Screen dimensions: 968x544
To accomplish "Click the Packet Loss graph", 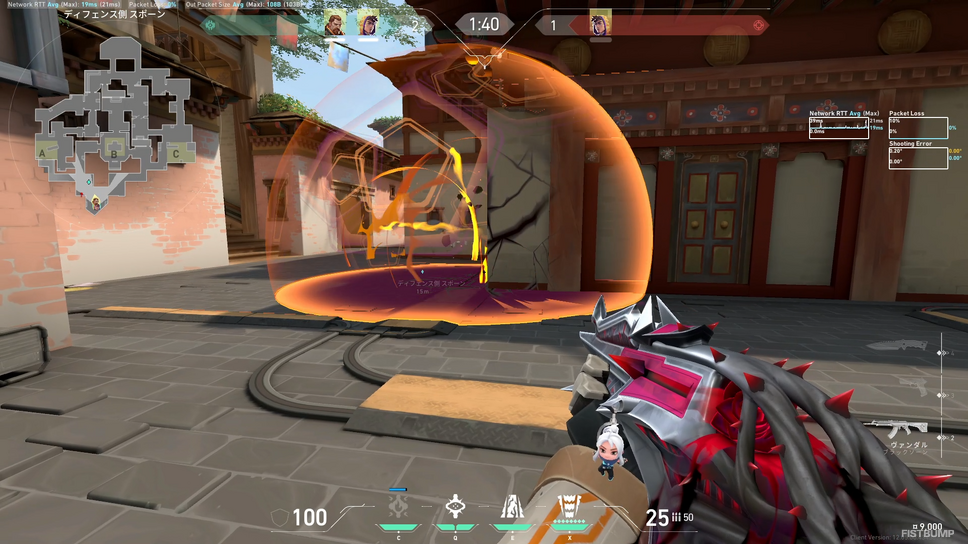I will (918, 127).
